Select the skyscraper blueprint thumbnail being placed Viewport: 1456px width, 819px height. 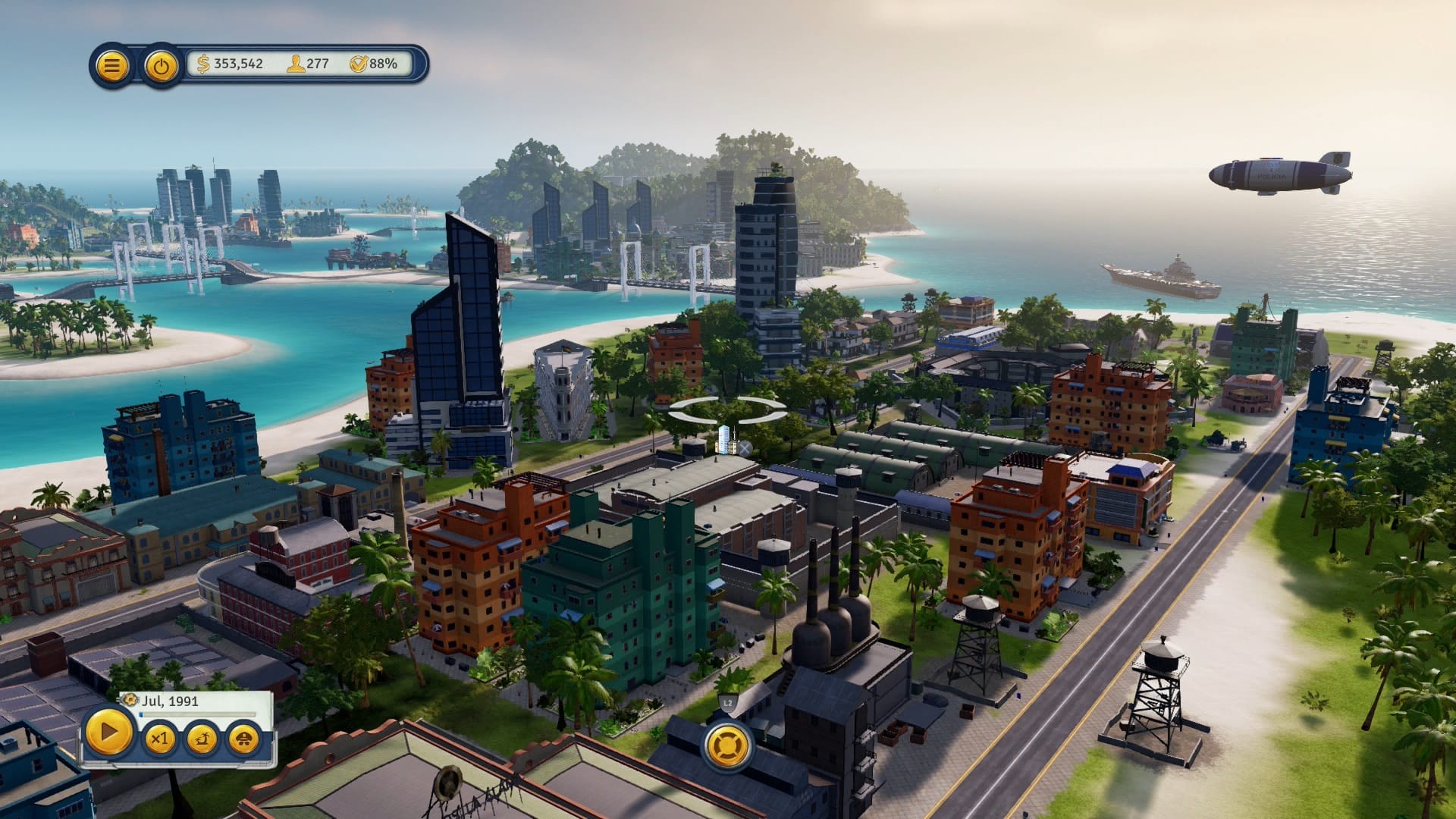coord(723,441)
